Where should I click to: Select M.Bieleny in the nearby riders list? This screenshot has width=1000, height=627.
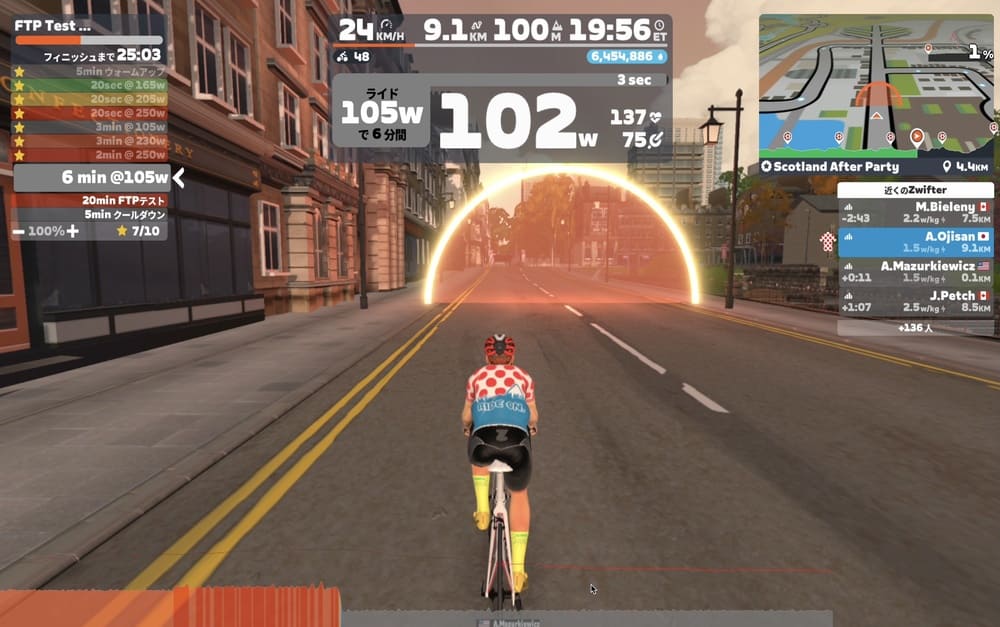pyautogui.click(x=916, y=213)
